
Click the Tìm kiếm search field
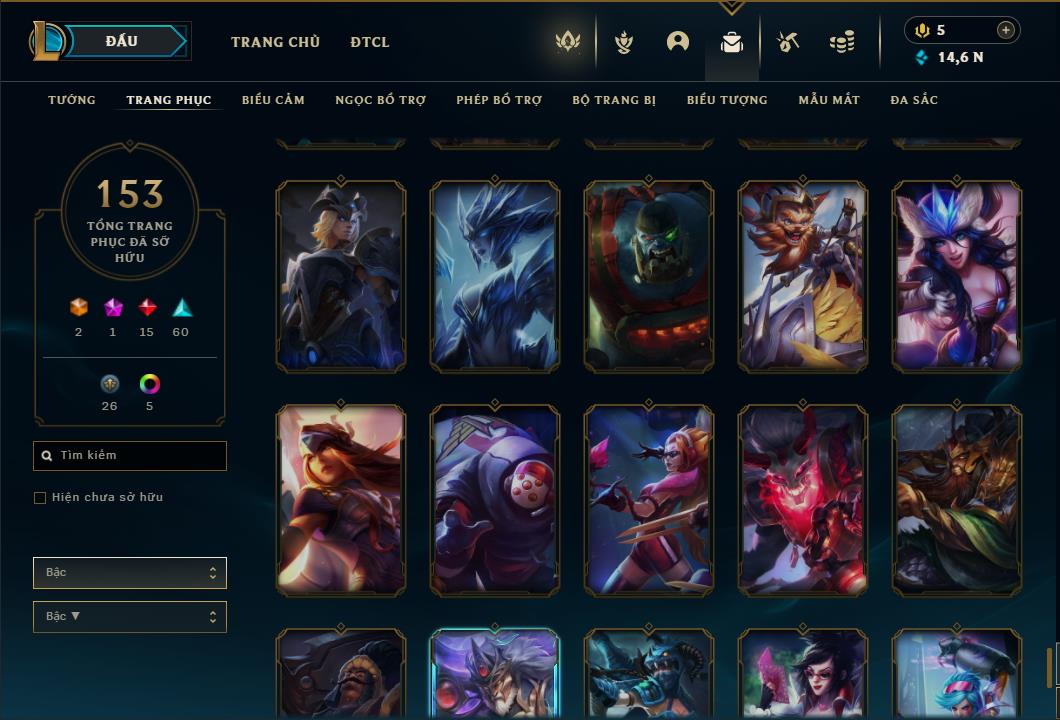point(130,456)
